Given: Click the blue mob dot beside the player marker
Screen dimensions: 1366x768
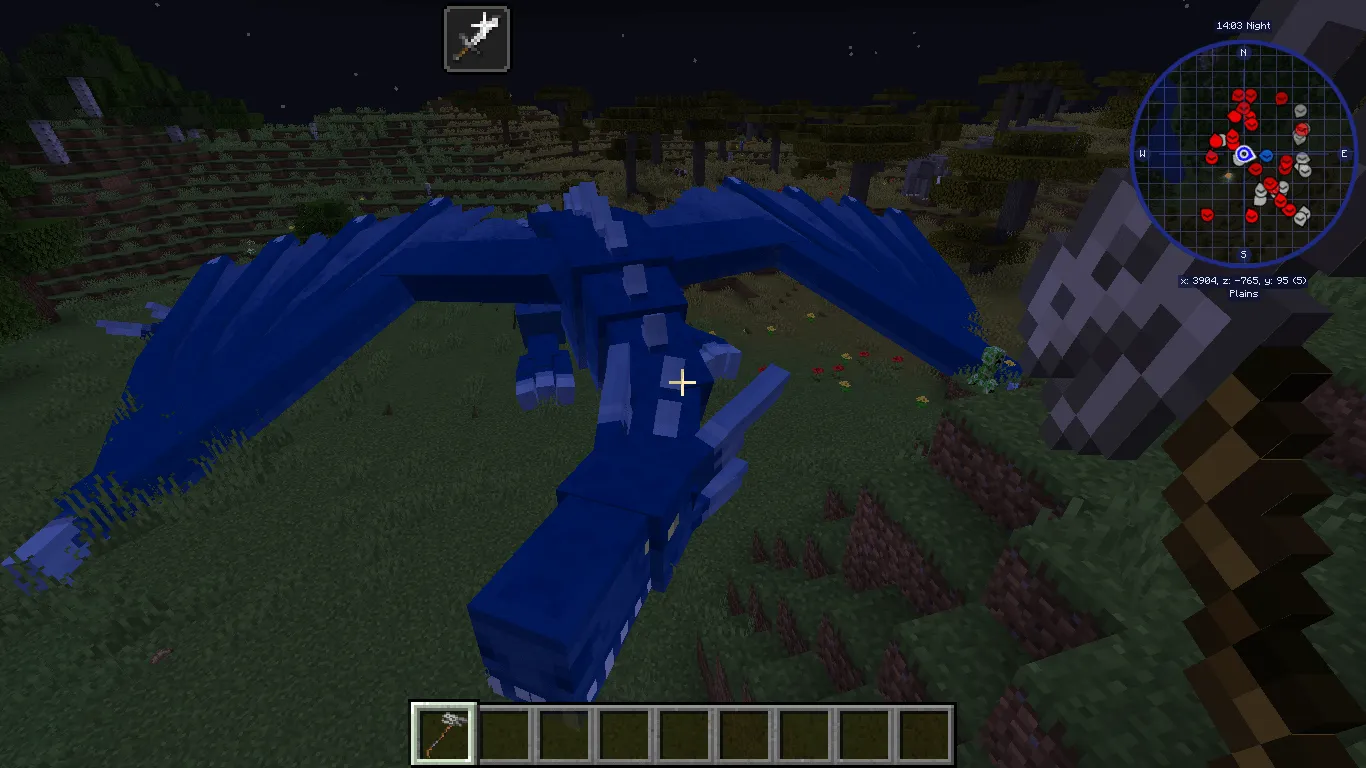Looking at the screenshot, I should (1266, 156).
